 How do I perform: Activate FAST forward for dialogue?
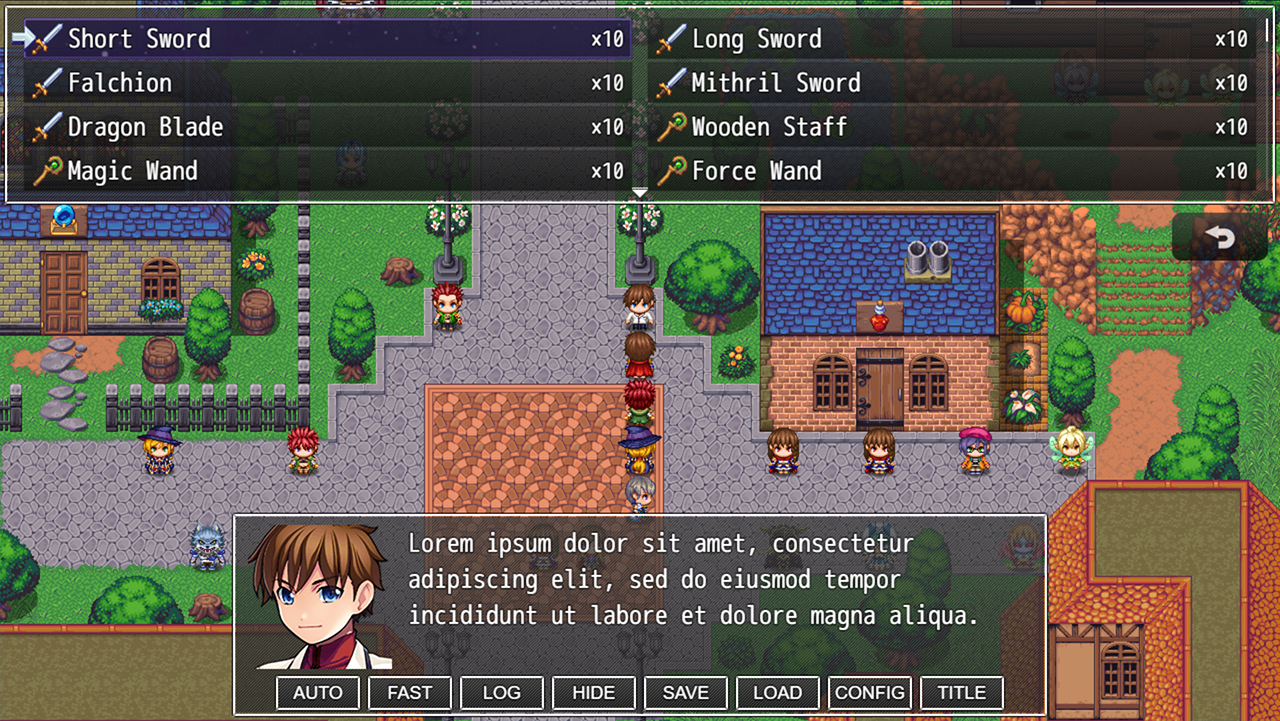[x=410, y=692]
